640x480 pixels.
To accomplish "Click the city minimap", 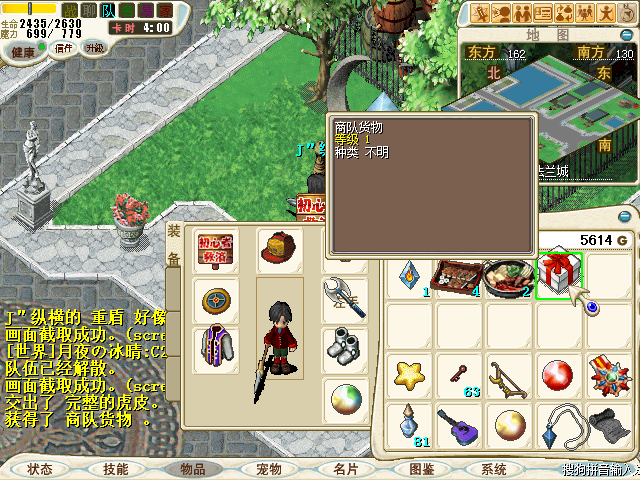I will click(x=540, y=100).
